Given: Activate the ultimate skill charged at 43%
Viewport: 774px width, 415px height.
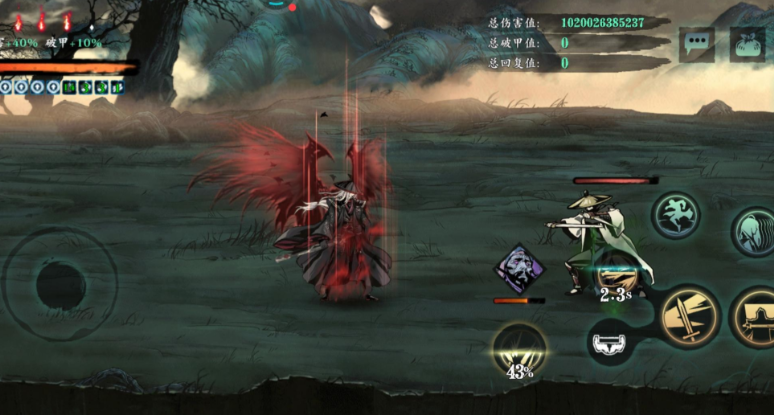Looking at the screenshot, I should coord(519,349).
